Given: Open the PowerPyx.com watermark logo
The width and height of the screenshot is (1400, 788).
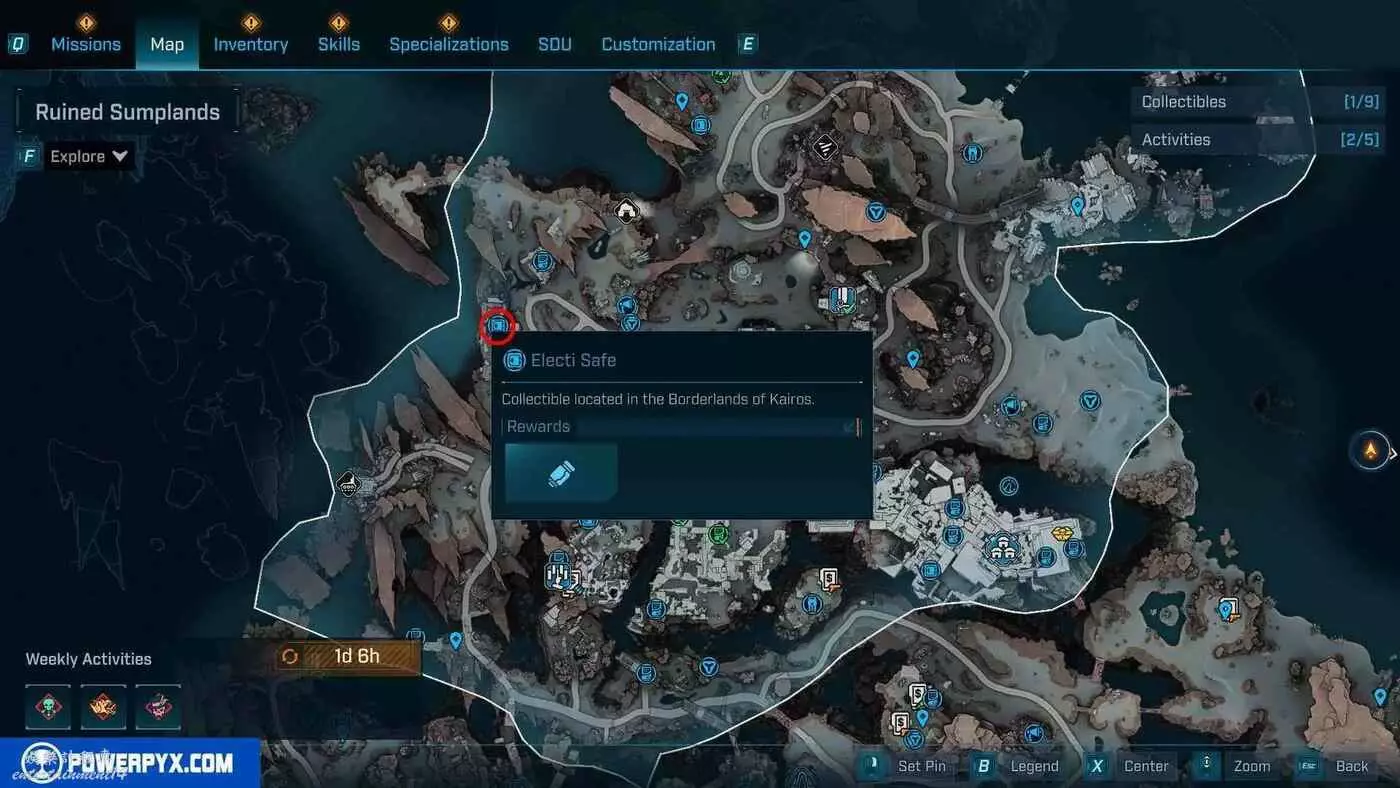Looking at the screenshot, I should pos(130,764).
